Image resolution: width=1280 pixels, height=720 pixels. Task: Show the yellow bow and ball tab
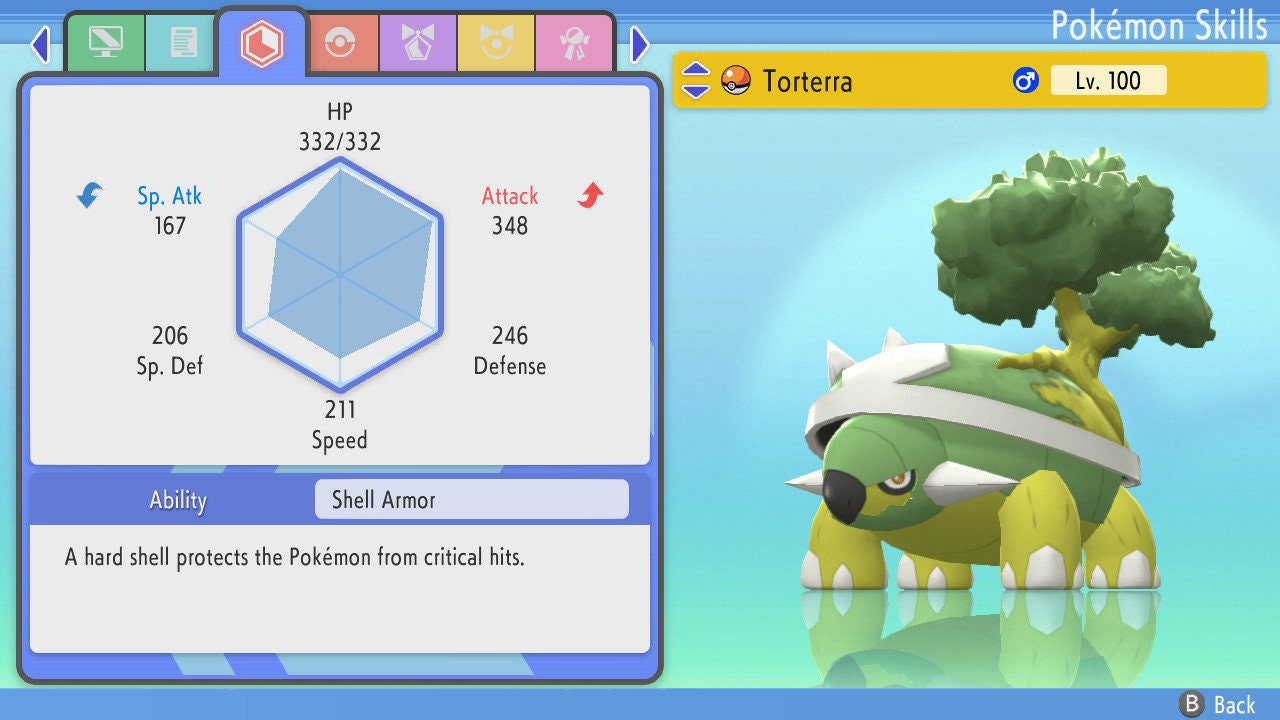tap(495, 43)
